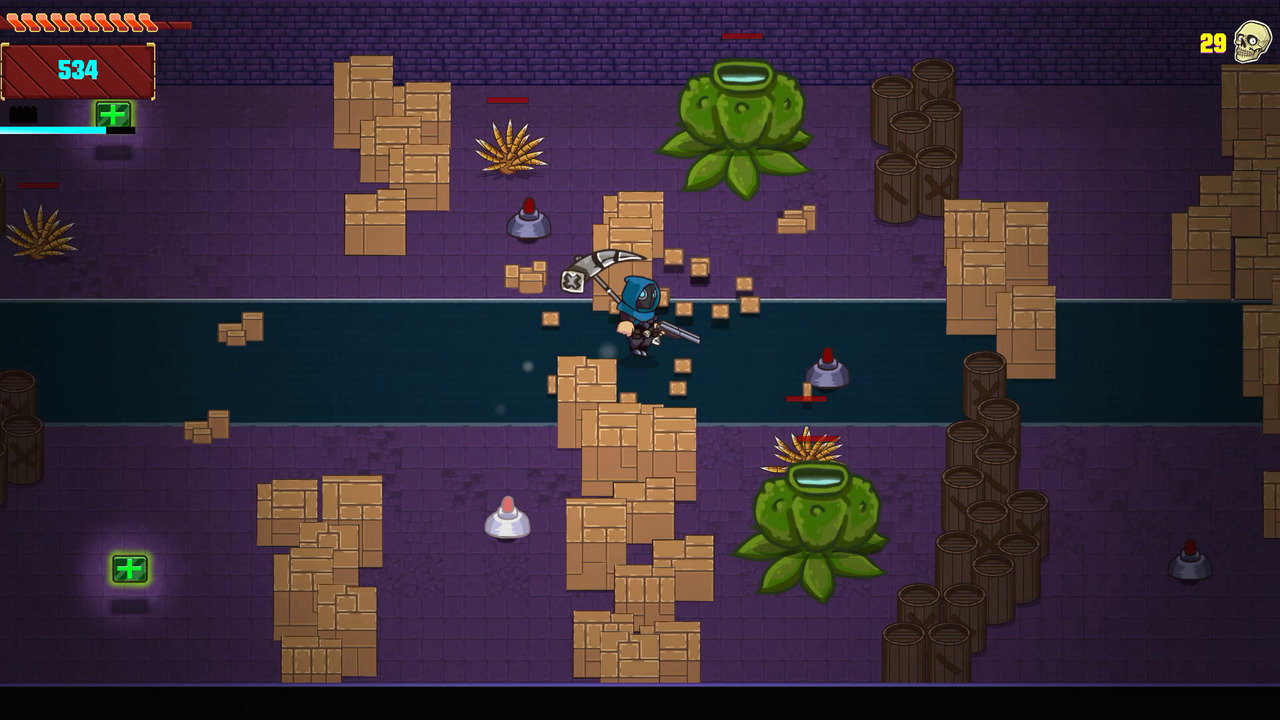Image resolution: width=1280 pixels, height=720 pixels.
Task: Select the hooded player character
Action: (x=641, y=310)
